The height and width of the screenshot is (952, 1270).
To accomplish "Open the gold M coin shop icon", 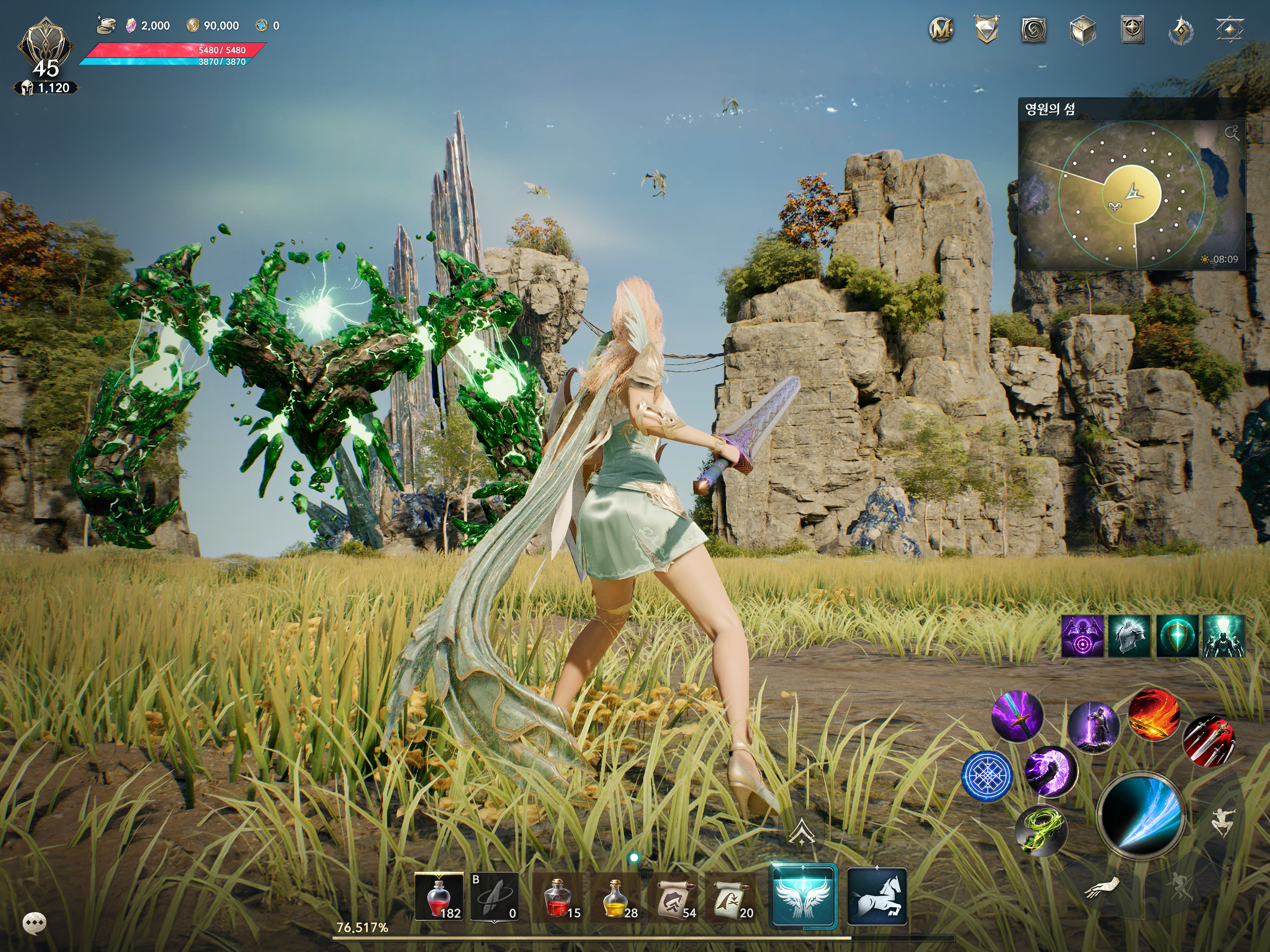I will click(x=941, y=29).
